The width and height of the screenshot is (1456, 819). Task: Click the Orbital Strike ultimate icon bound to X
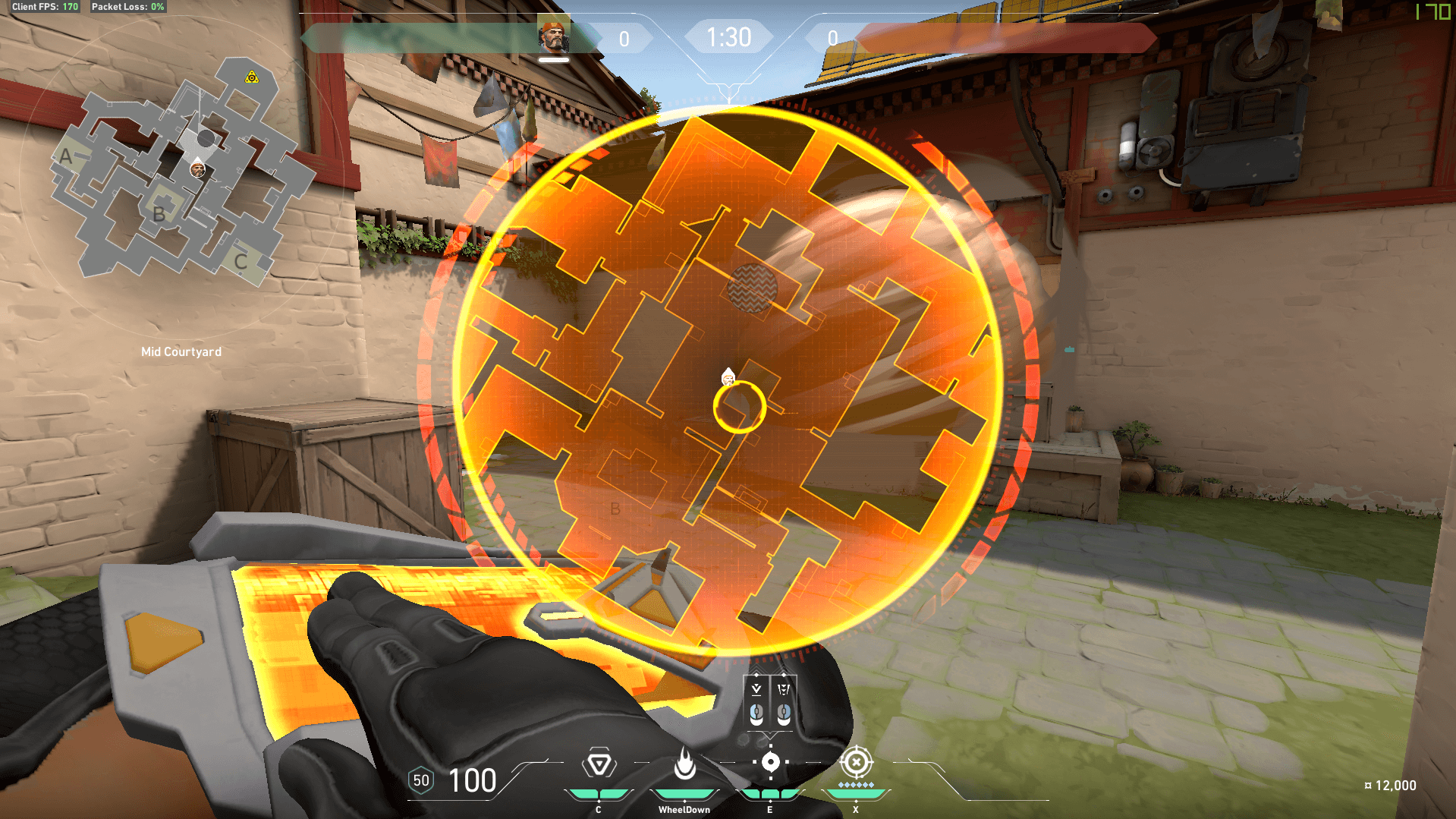[857, 761]
